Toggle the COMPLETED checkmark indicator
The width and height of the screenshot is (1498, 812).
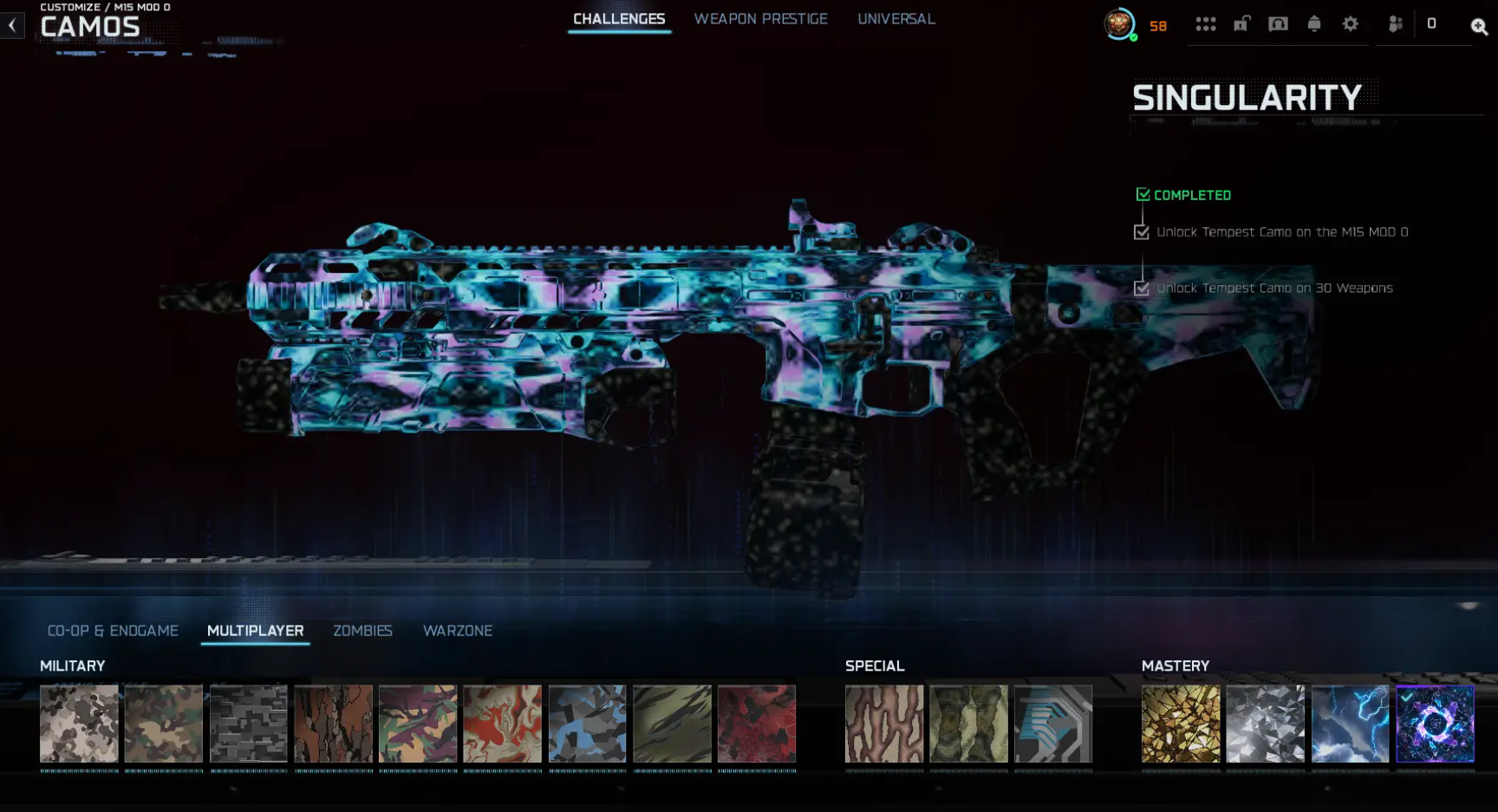(1143, 194)
